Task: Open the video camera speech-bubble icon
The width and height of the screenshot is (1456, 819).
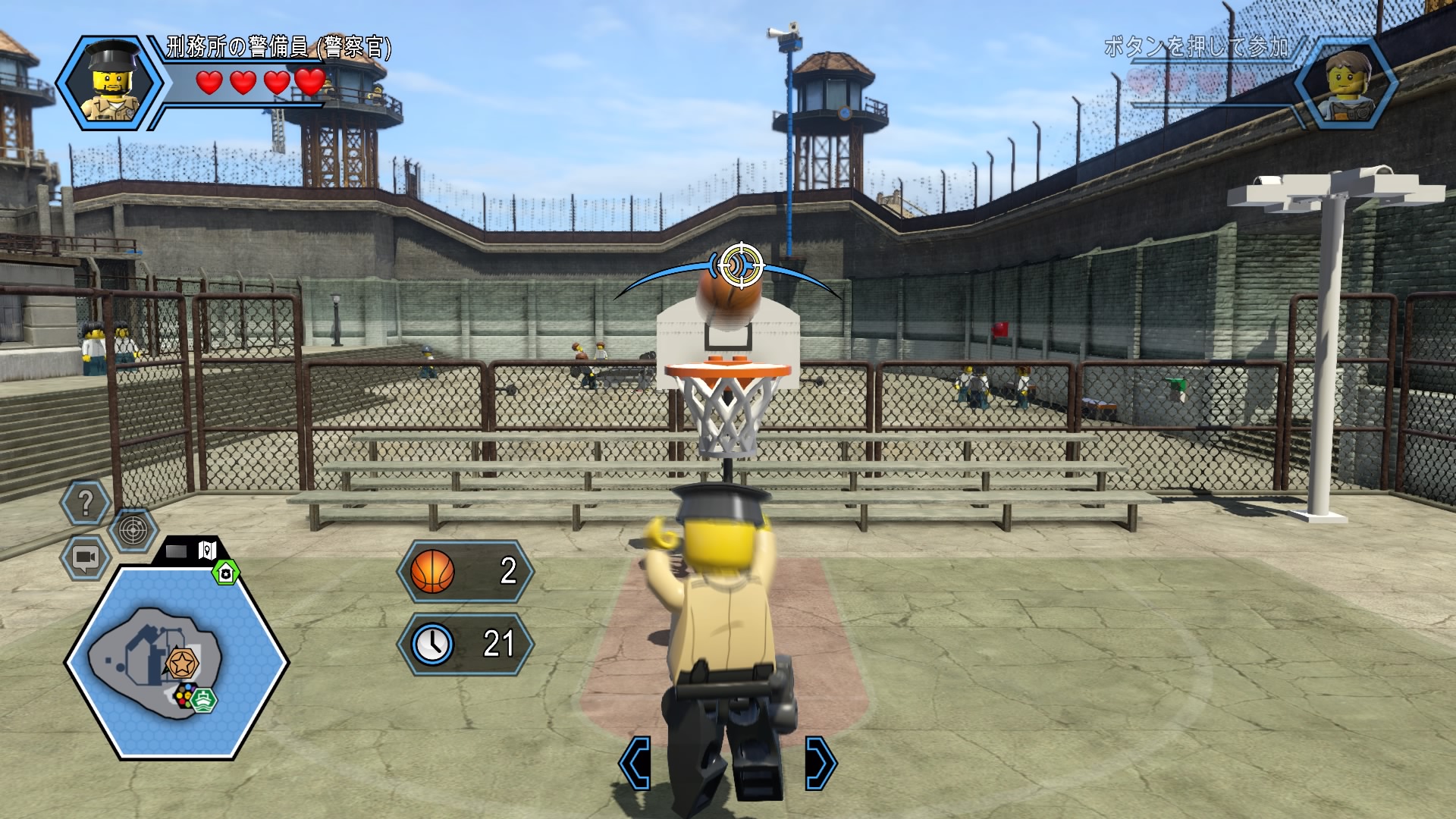Action: (85, 557)
